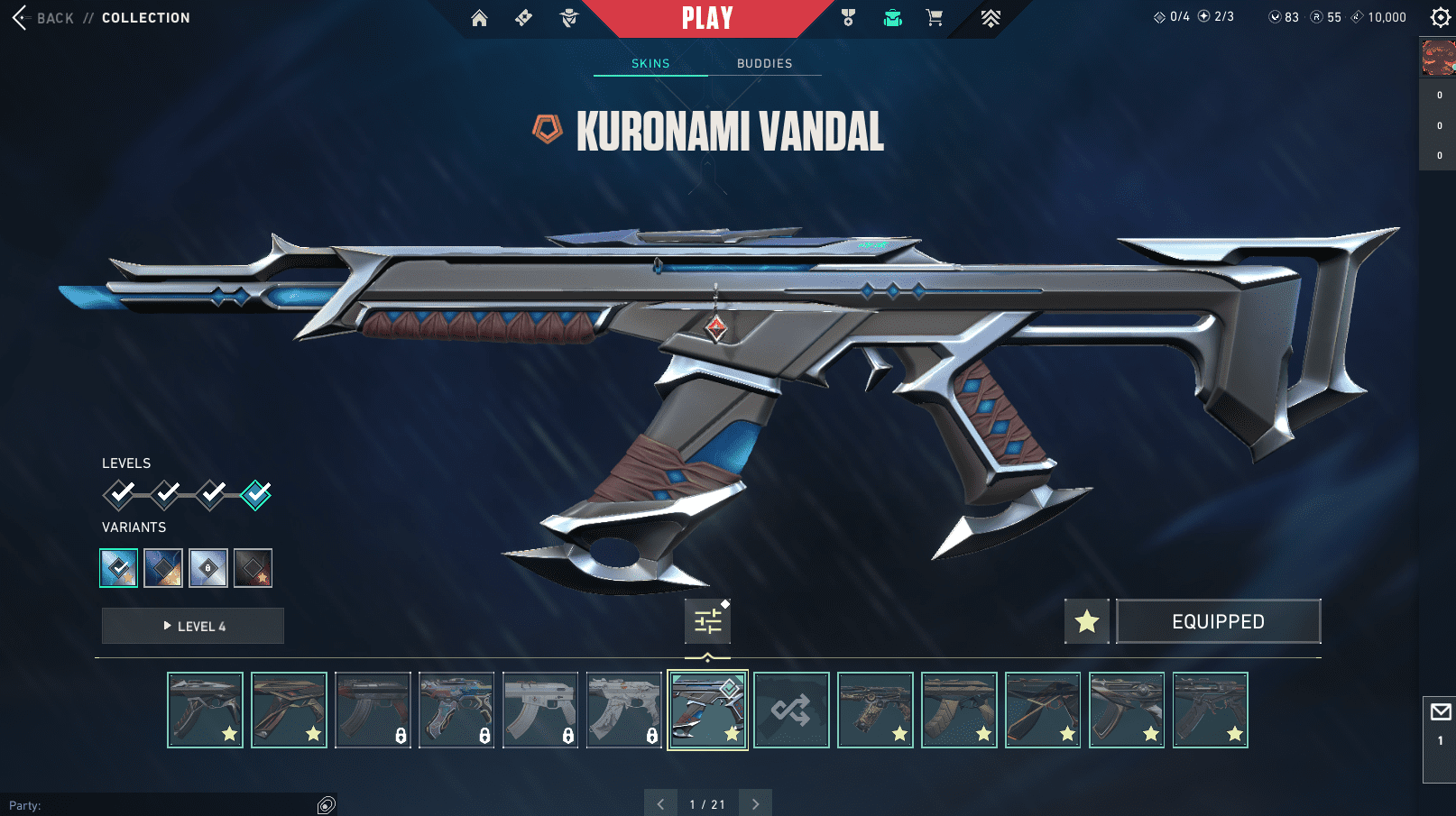Open the battle pass chevrons icon
The image size is (1456, 816).
pyautogui.click(x=991, y=18)
